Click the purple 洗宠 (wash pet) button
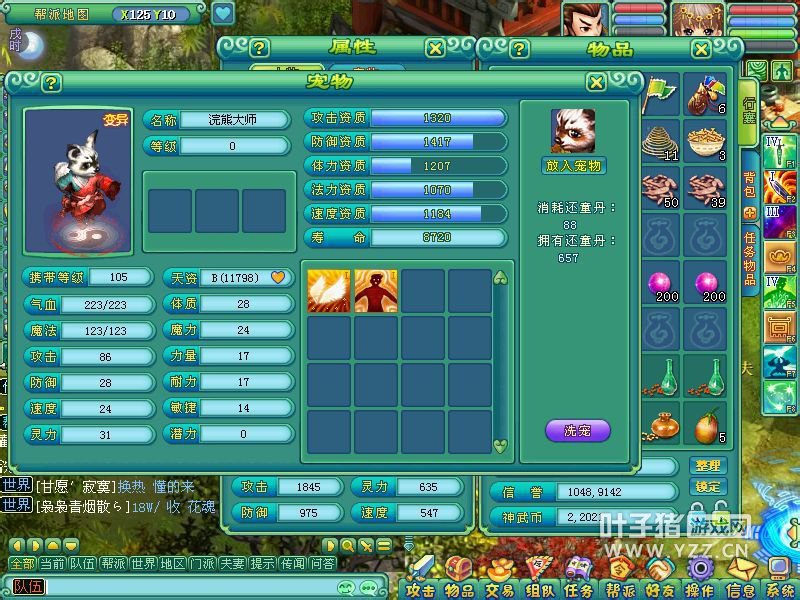 coord(577,431)
